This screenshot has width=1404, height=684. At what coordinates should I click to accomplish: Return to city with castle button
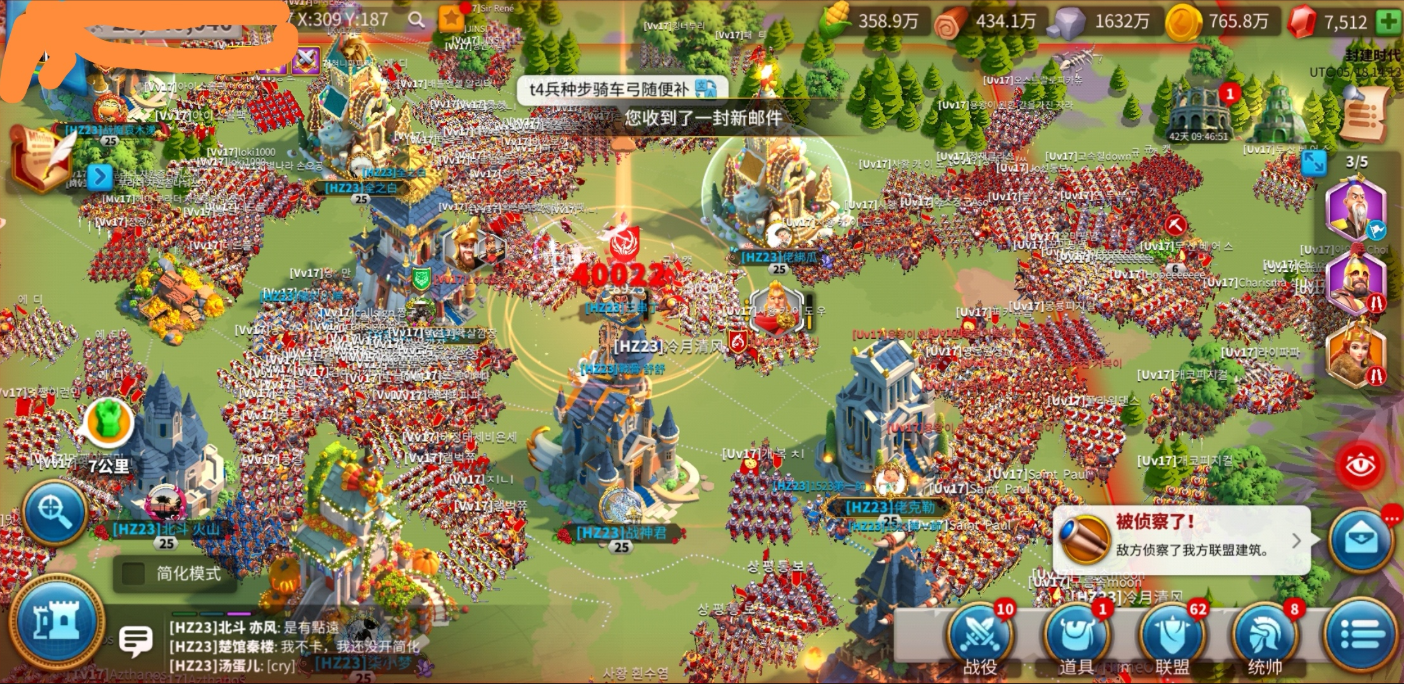(56, 621)
